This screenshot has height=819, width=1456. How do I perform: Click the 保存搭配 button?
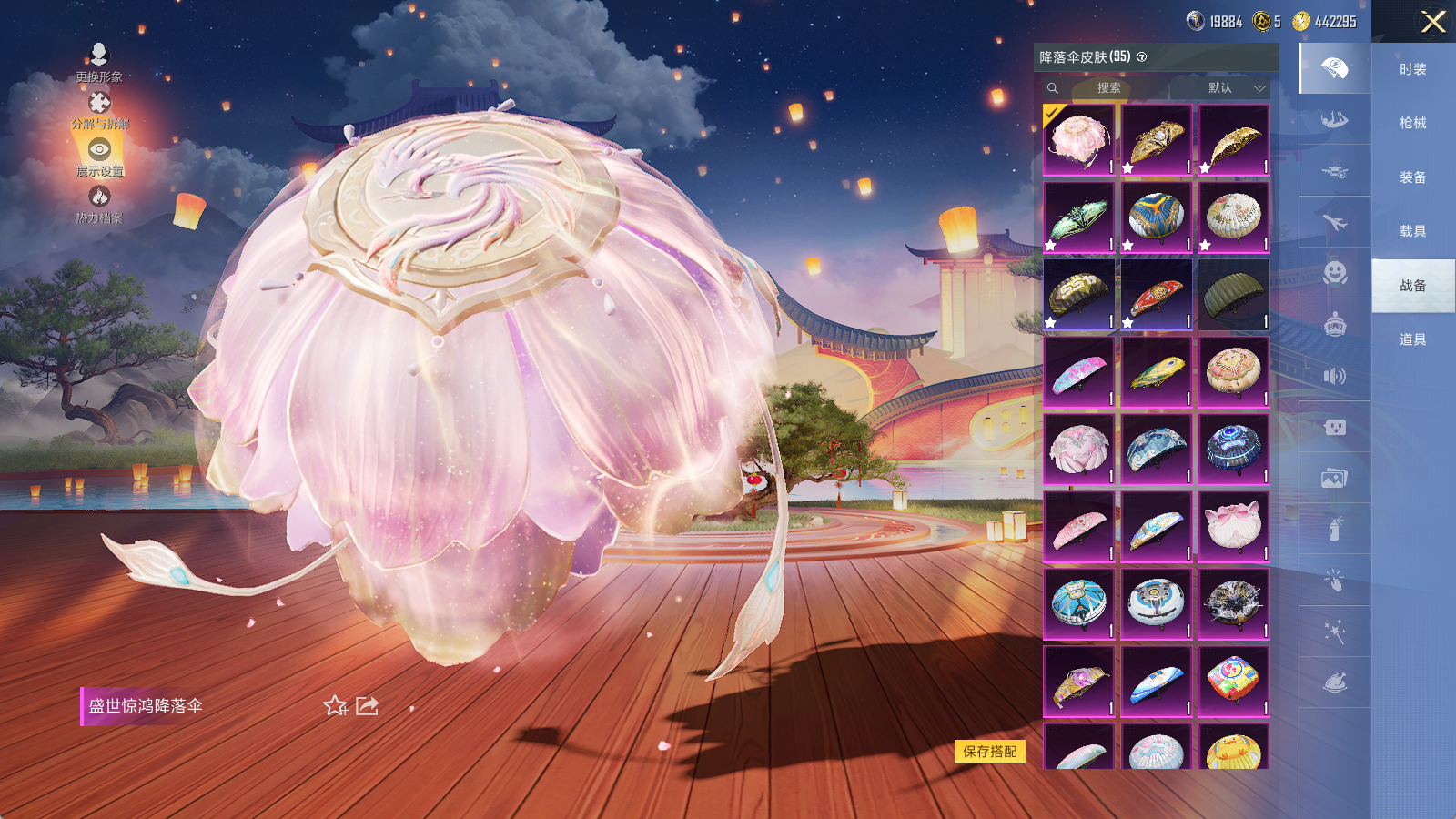click(x=990, y=752)
